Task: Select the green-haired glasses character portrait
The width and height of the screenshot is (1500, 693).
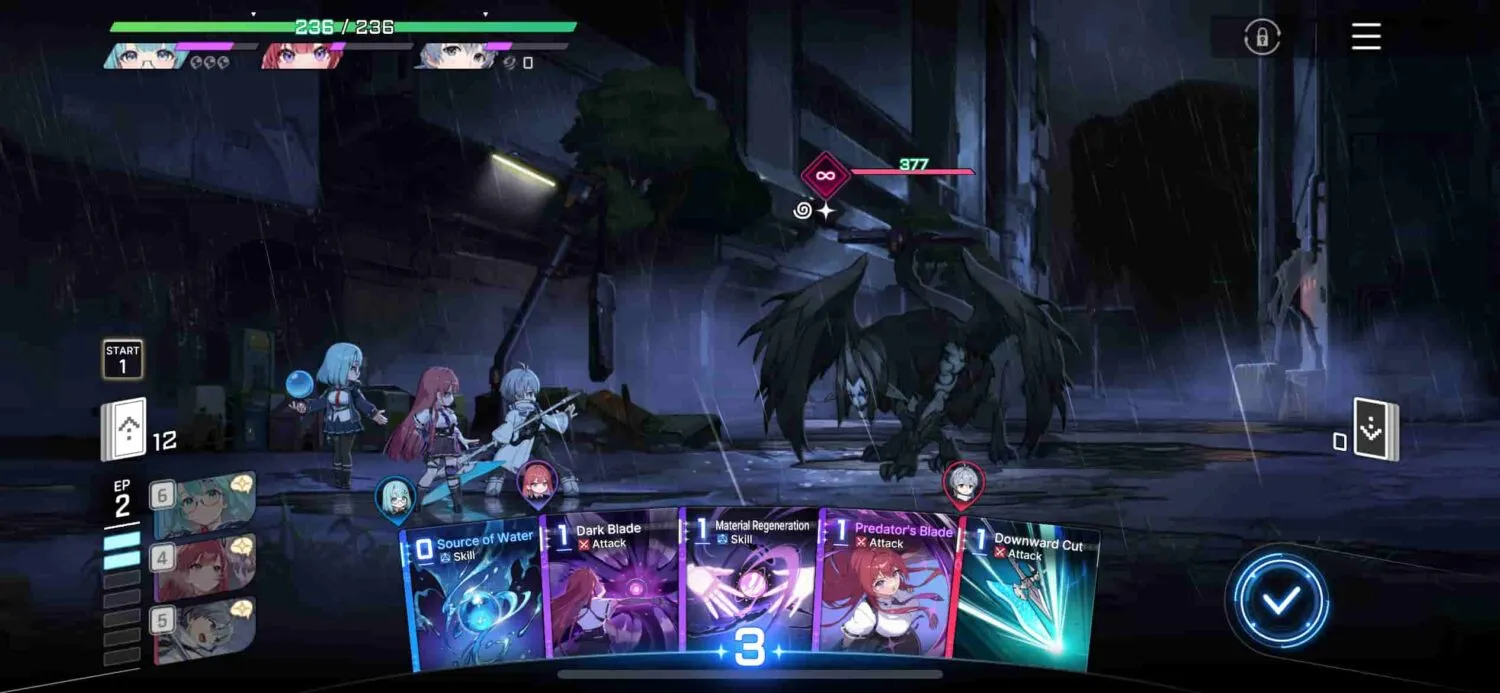Action: tap(203, 505)
